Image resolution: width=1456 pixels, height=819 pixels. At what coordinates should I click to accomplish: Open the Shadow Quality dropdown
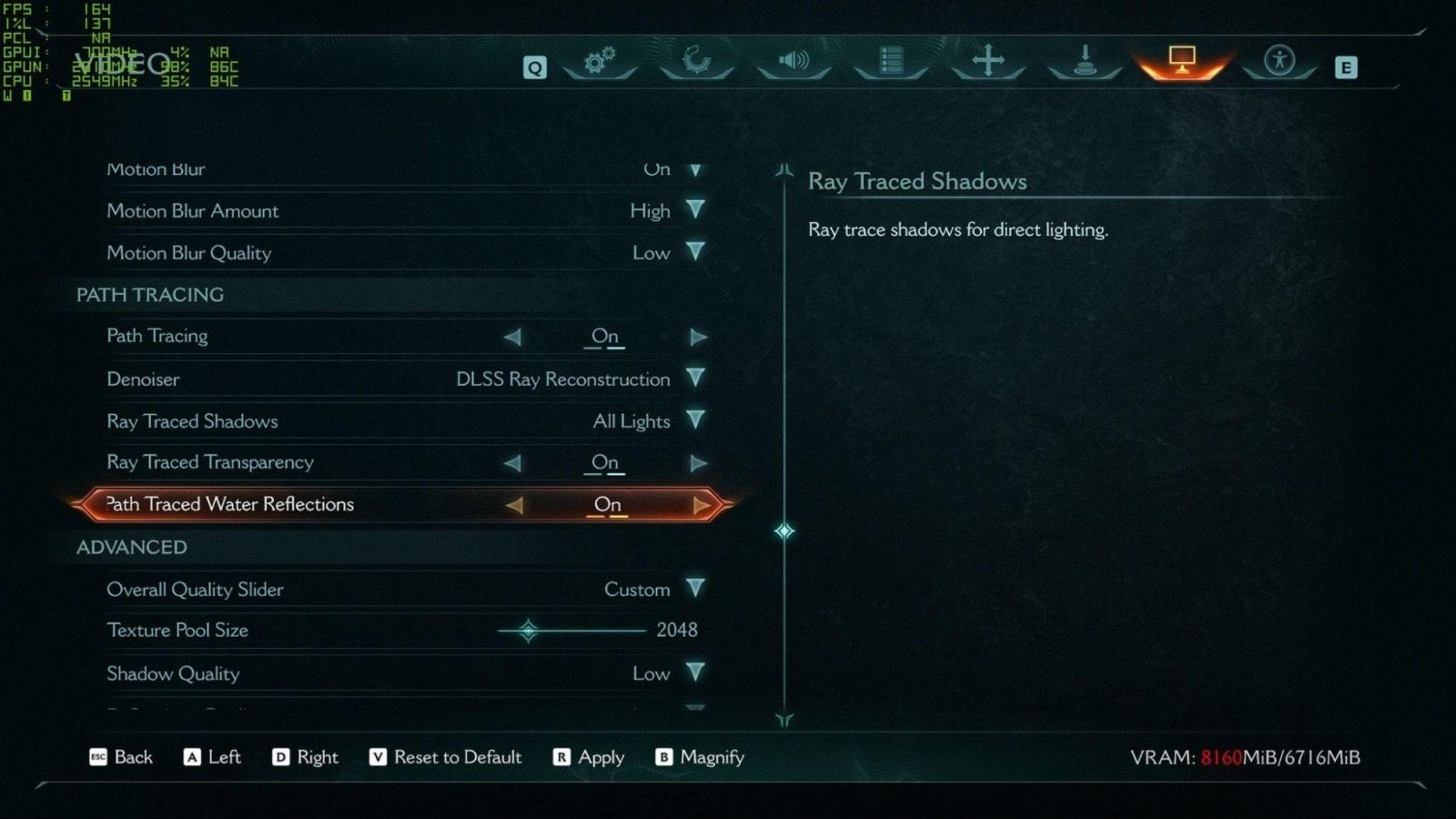pyautogui.click(x=695, y=673)
